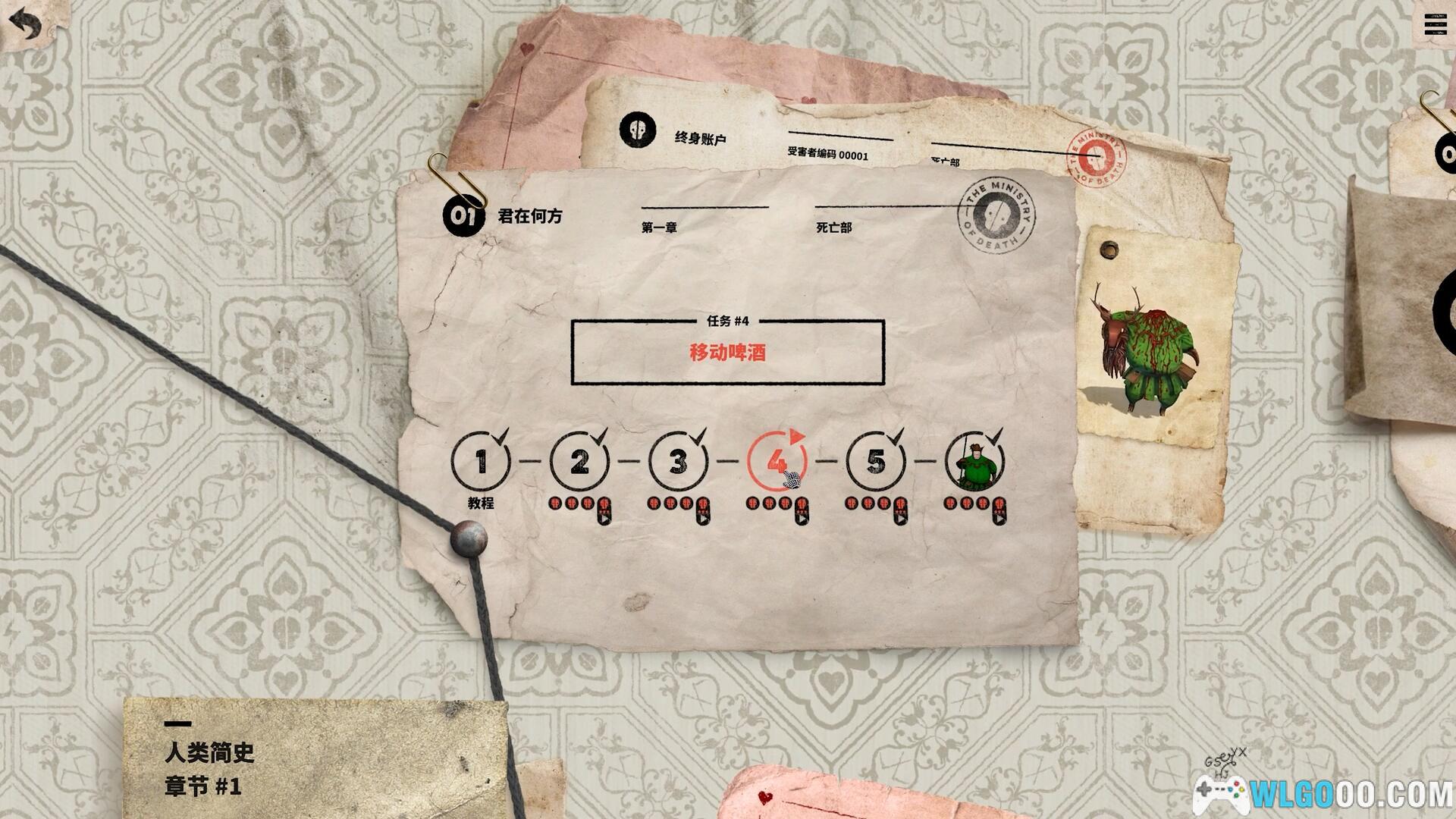Go back using the arrow button
The height and width of the screenshot is (819, 1456).
[x=25, y=24]
